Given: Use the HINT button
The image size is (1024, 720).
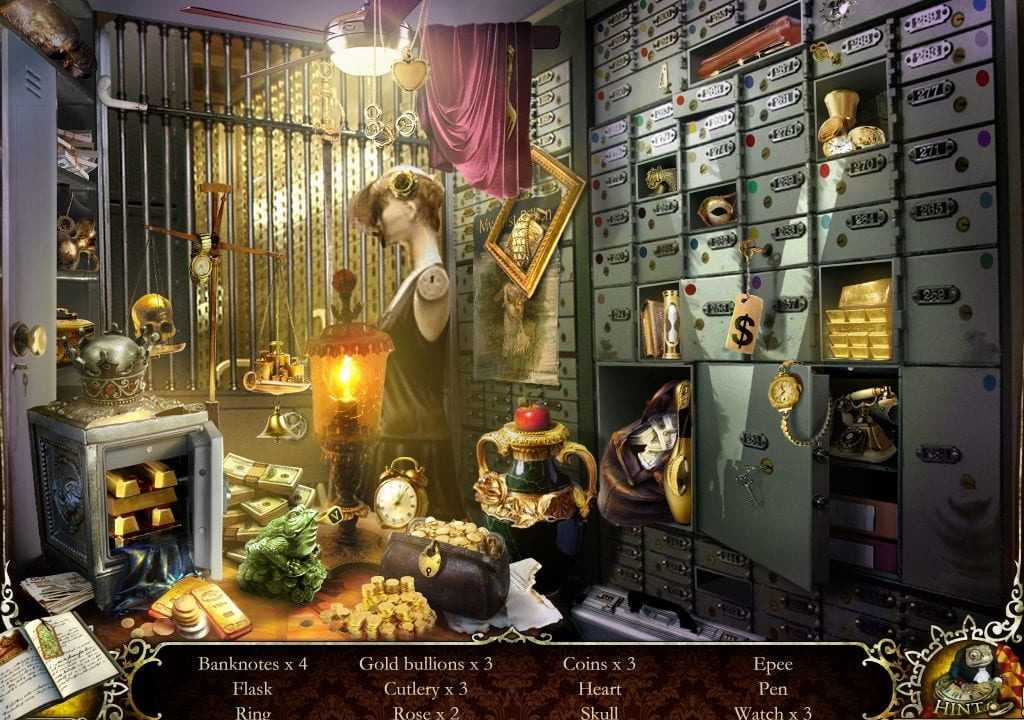Looking at the screenshot, I should point(967,674).
